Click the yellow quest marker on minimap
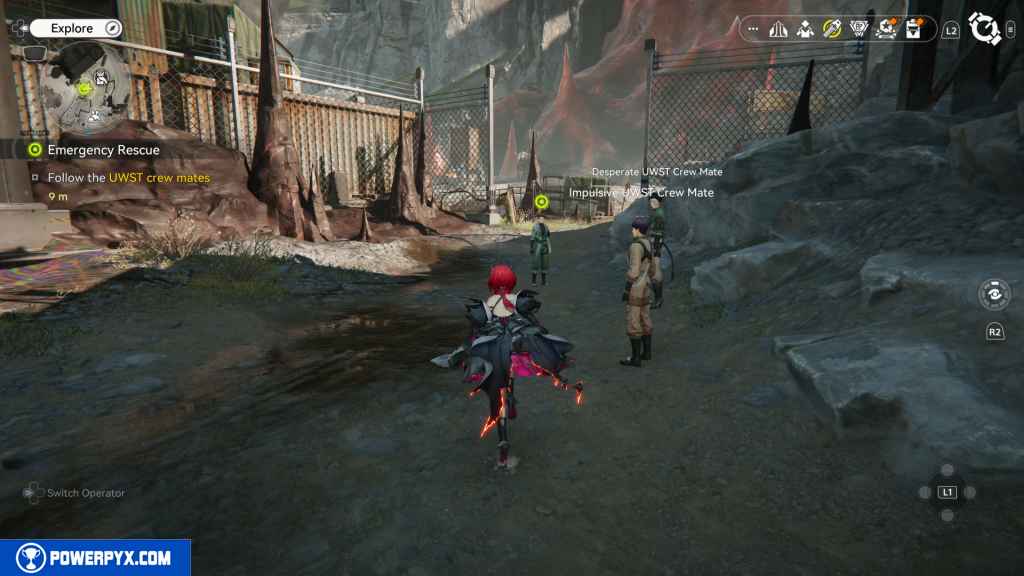The height and width of the screenshot is (576, 1024). tap(85, 89)
